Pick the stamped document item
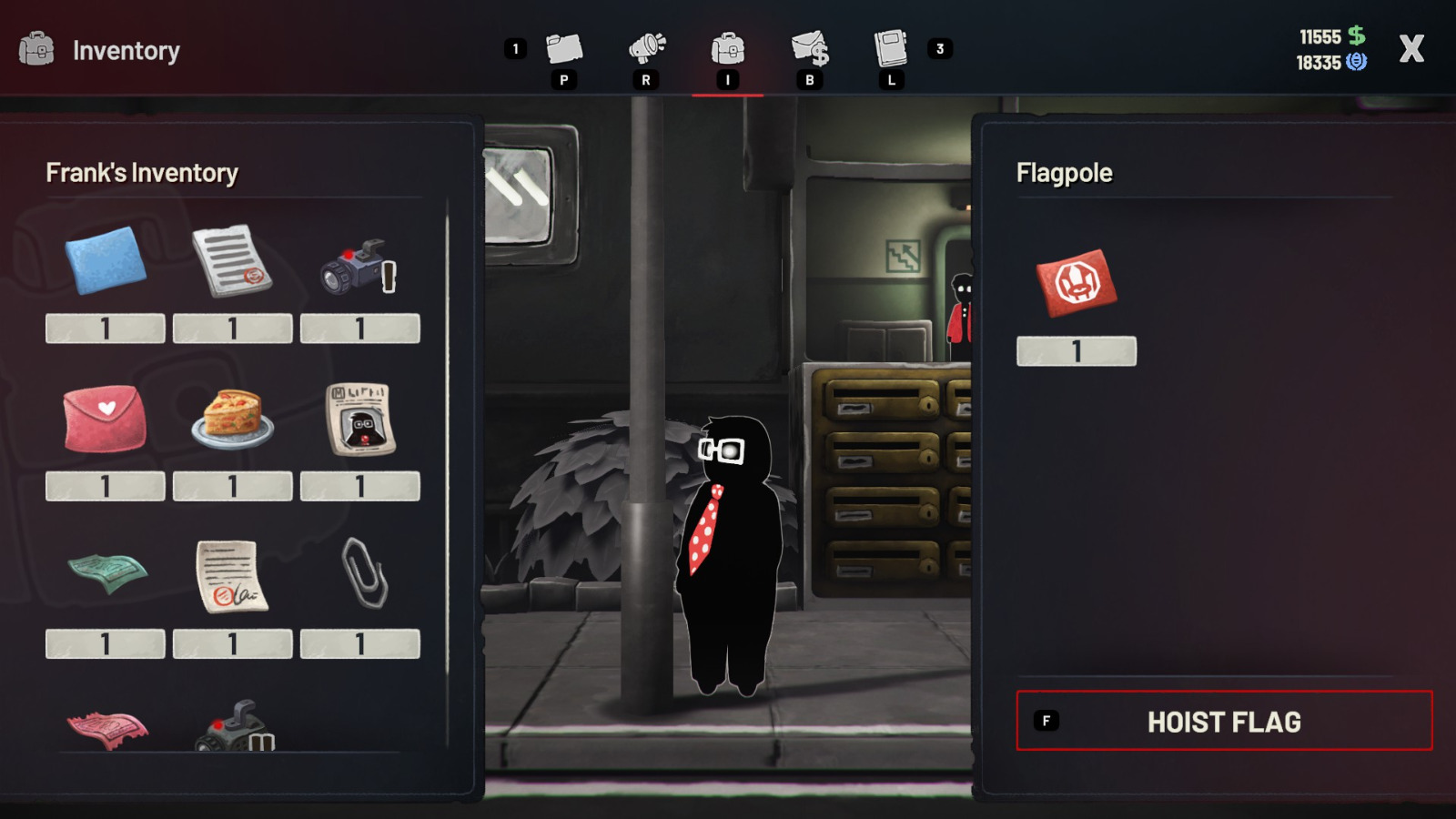Viewport: 1456px width, 819px height. coord(232,261)
